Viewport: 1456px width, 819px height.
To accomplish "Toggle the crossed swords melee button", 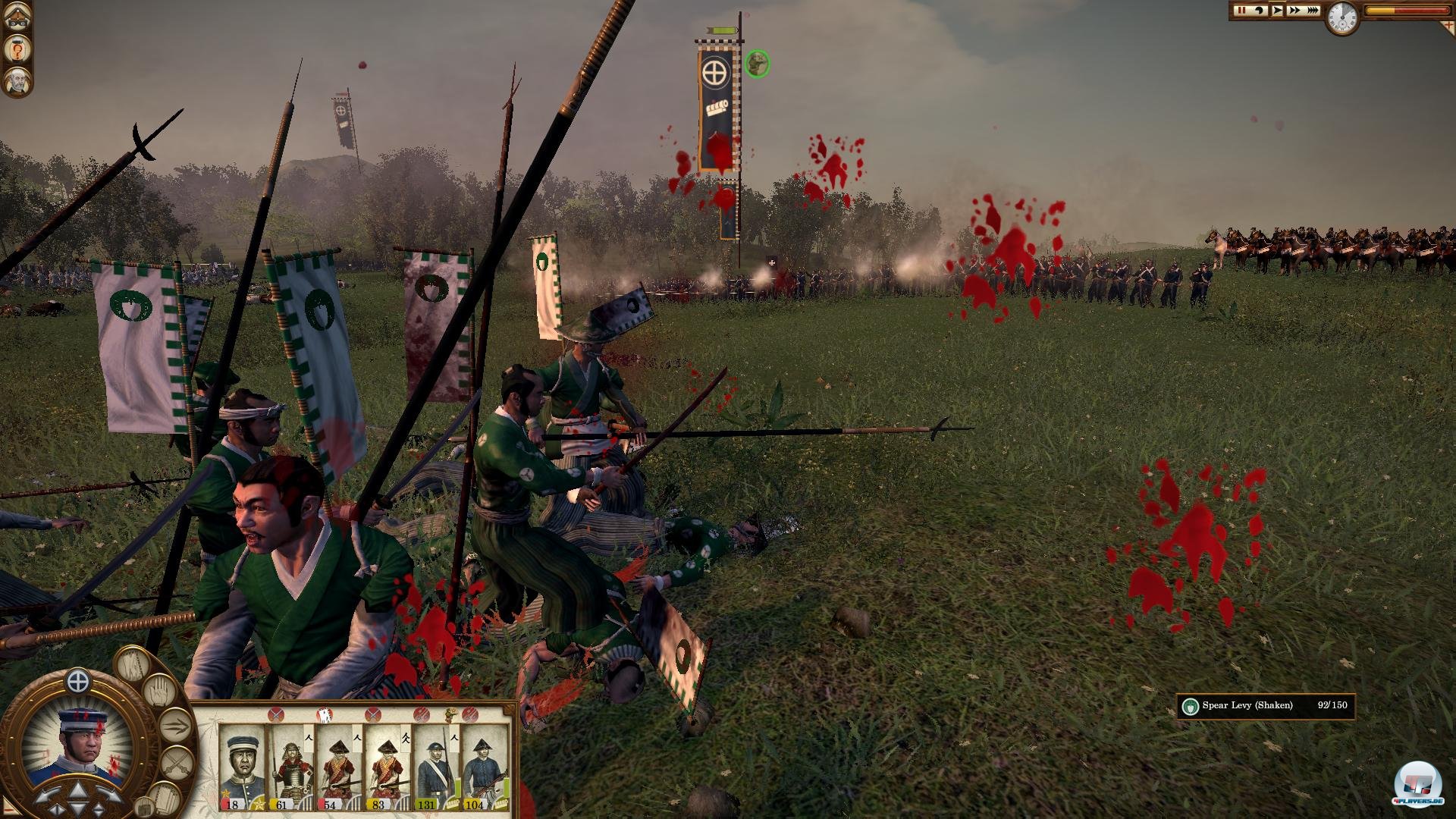I will pos(176,761).
